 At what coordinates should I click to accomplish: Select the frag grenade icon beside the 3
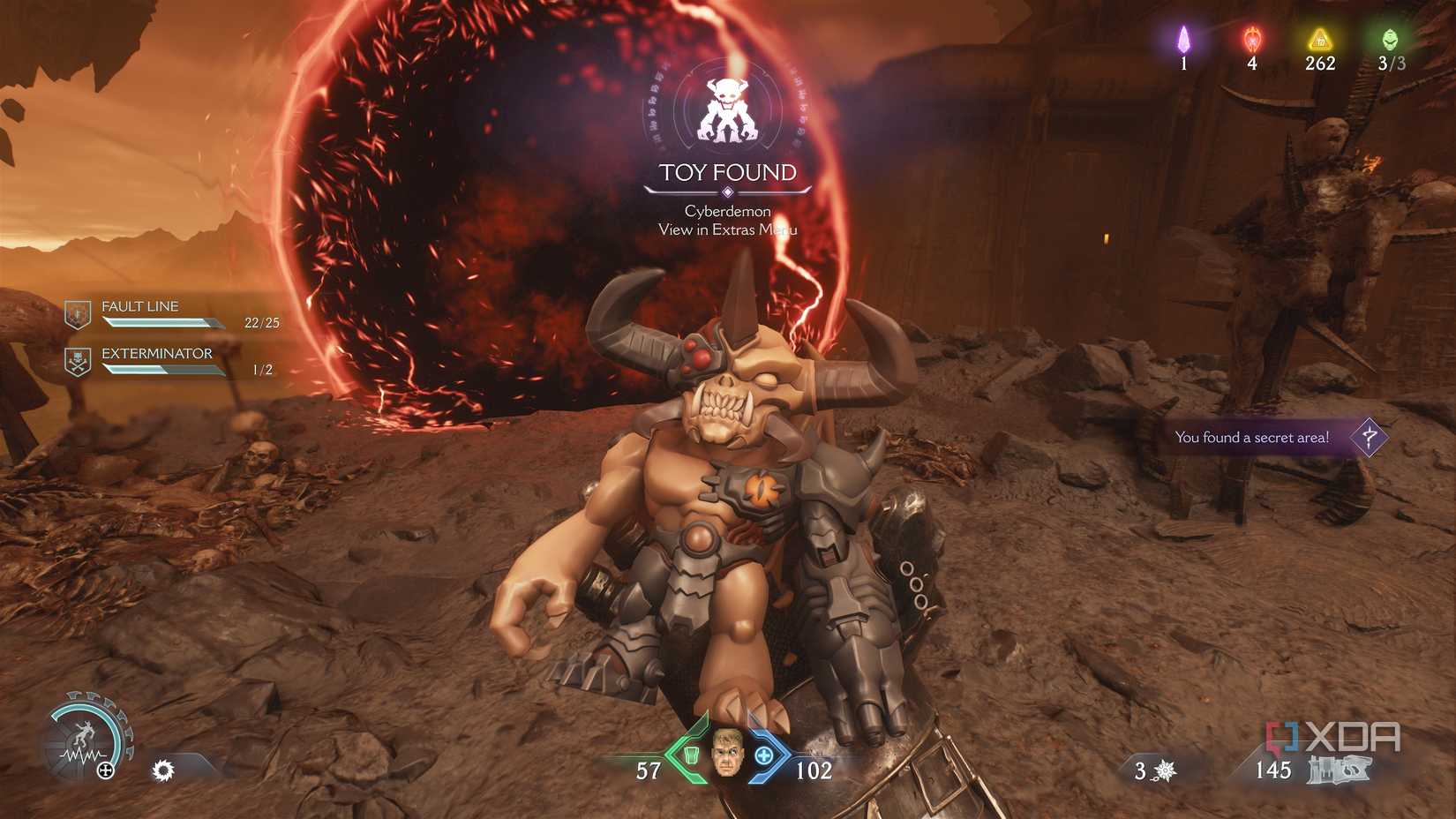[1167, 770]
